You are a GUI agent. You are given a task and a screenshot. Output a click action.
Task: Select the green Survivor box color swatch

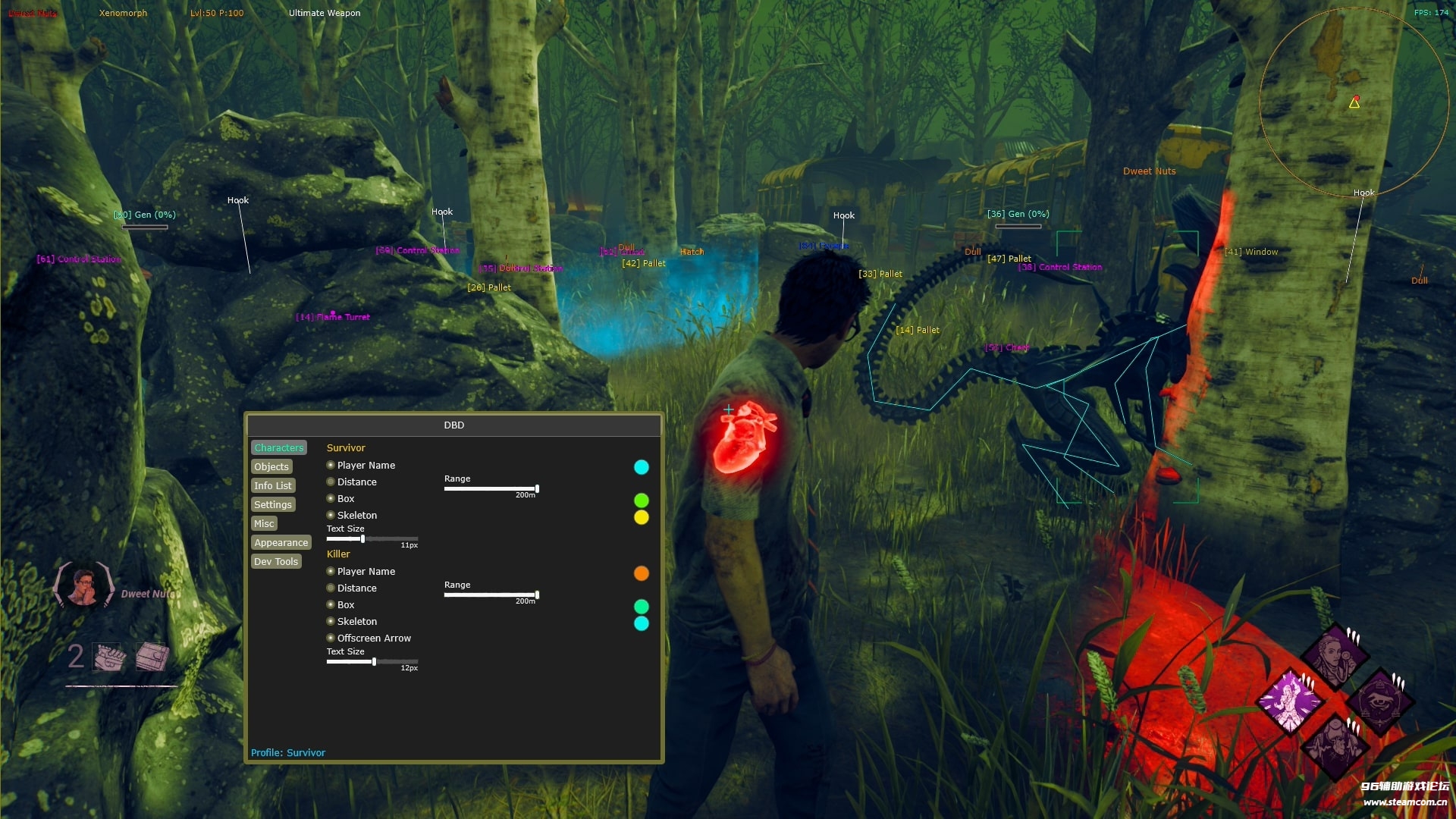(642, 500)
